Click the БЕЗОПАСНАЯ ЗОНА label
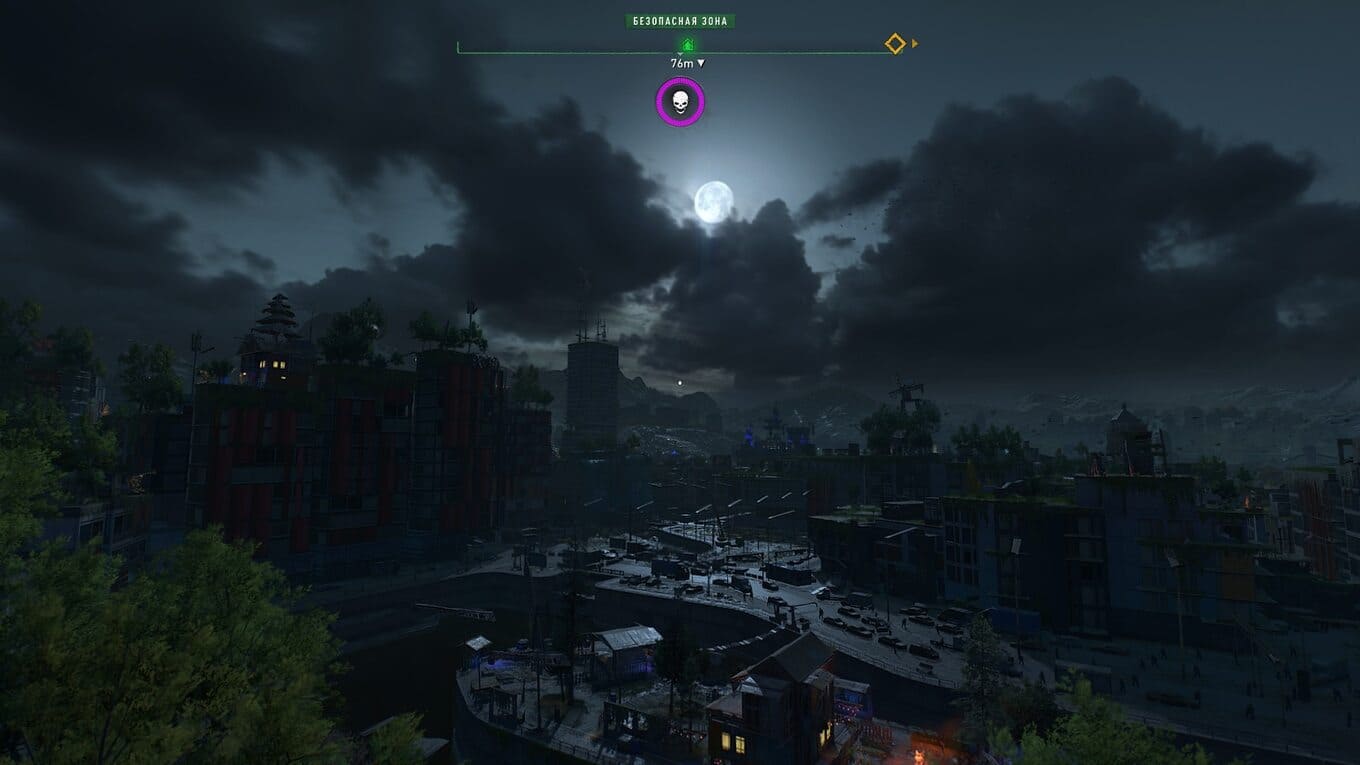 click(680, 21)
